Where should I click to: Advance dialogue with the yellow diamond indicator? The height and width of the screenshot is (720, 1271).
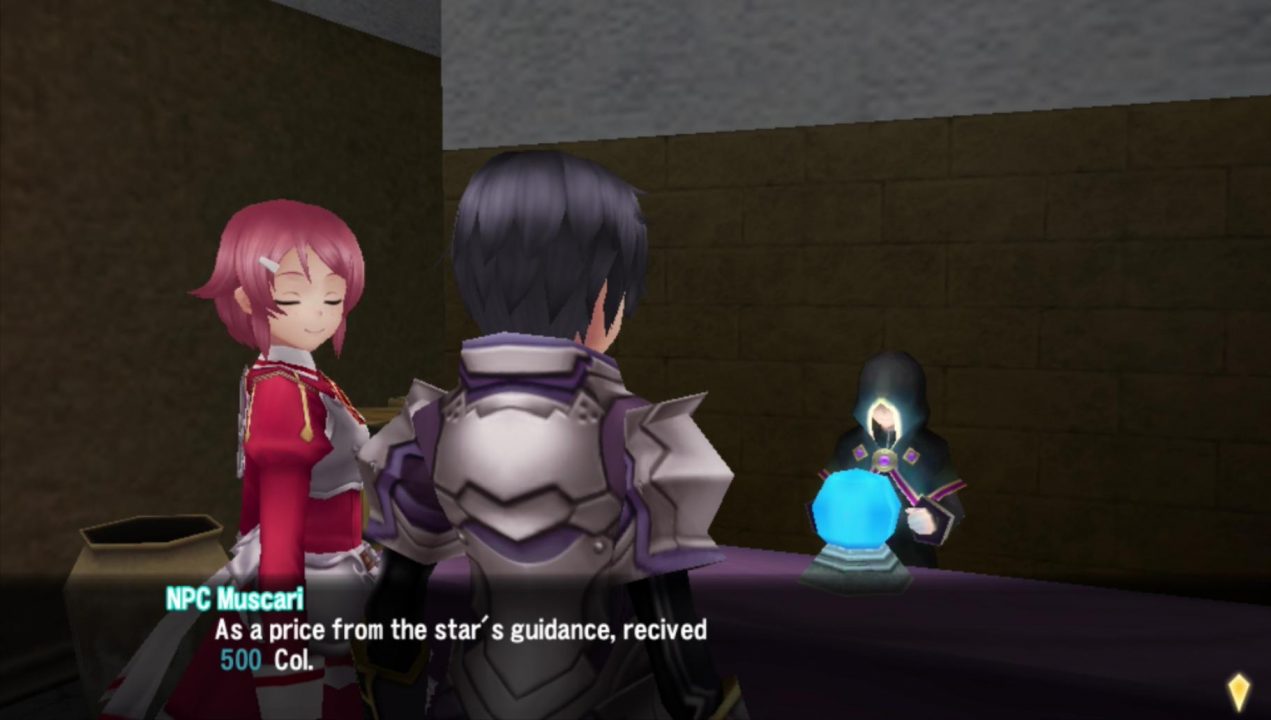click(1238, 690)
